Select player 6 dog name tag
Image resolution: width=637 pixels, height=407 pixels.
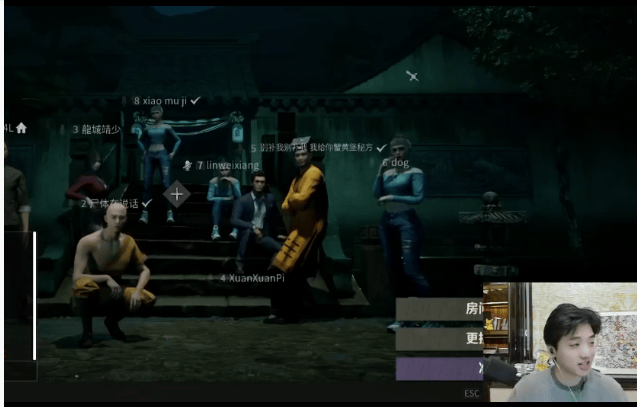tap(396, 162)
